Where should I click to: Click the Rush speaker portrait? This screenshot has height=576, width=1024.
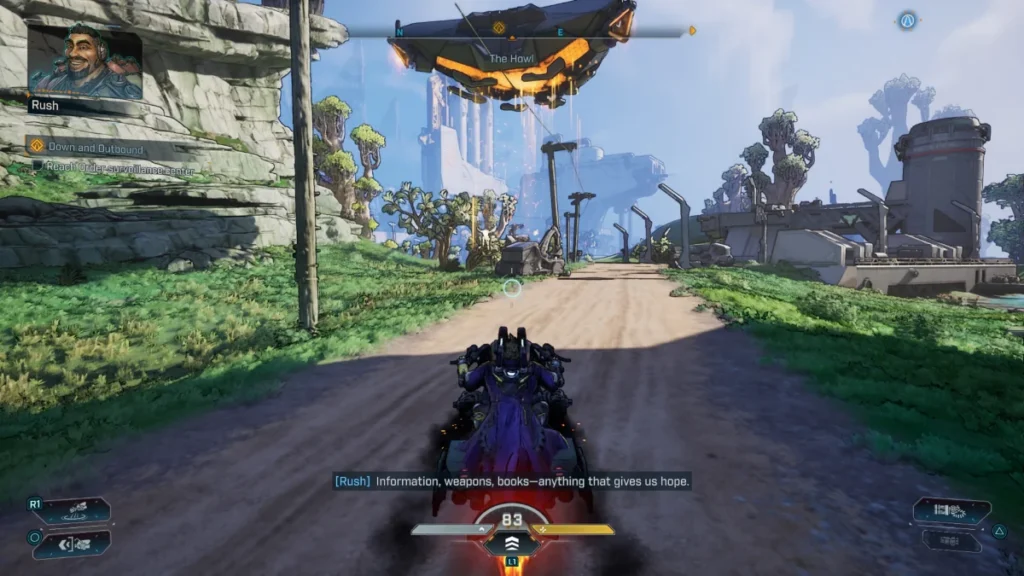[84, 61]
